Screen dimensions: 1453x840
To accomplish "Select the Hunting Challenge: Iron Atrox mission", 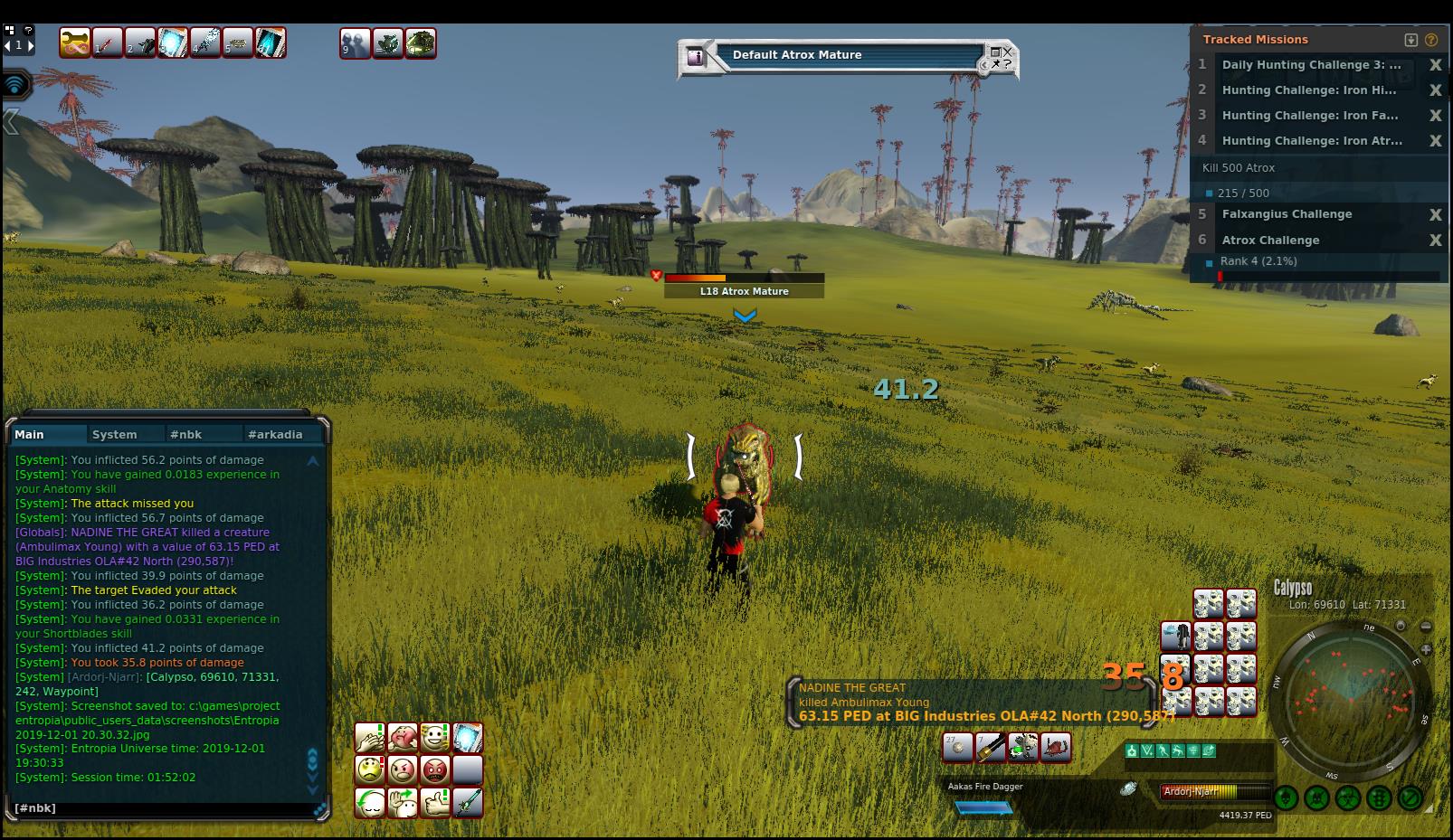I will click(1311, 141).
